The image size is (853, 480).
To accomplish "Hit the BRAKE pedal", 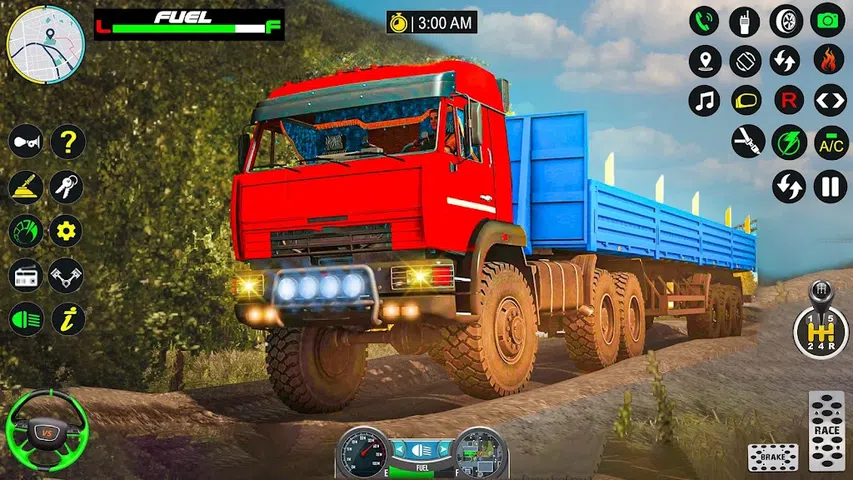I will [x=773, y=457].
